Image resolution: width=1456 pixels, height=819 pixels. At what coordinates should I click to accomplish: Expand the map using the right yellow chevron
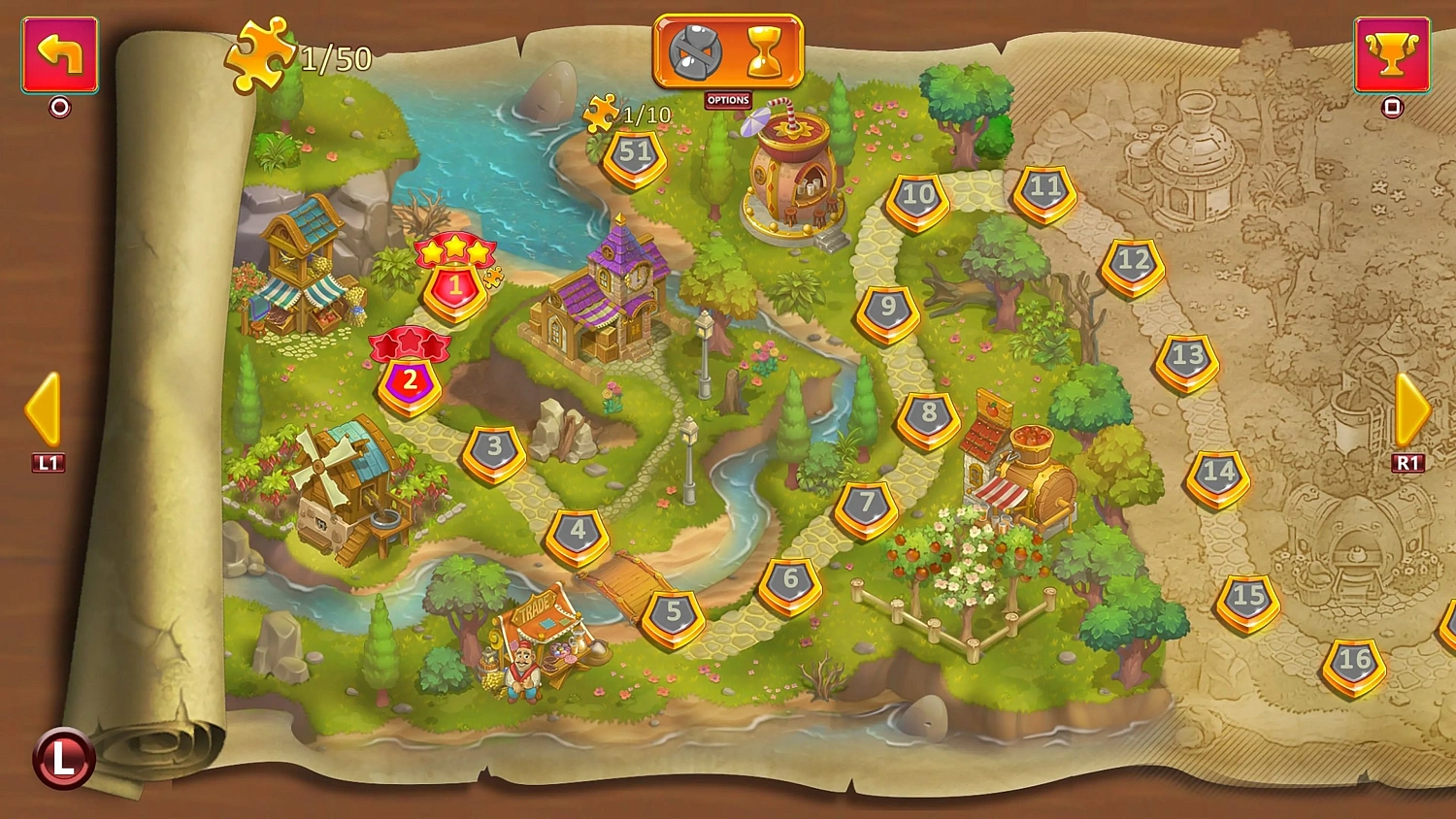pos(1412,408)
